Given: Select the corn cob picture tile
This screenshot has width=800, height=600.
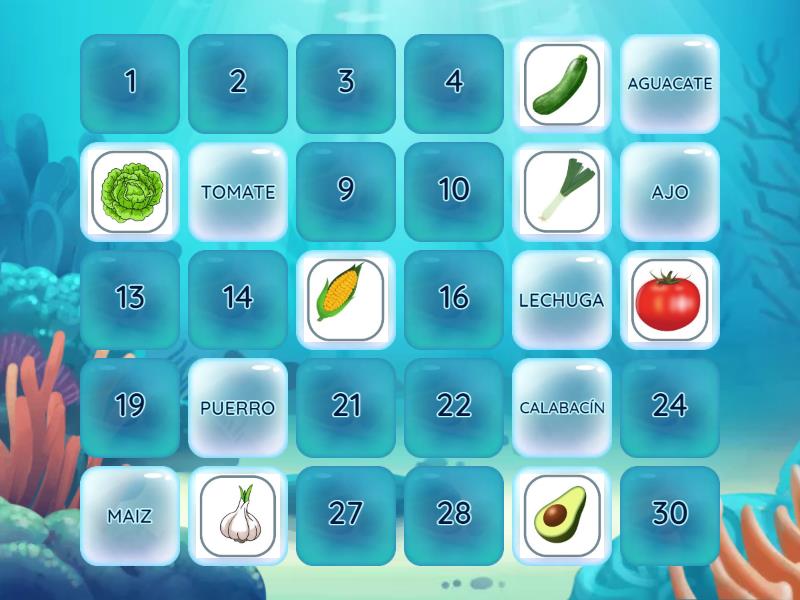Looking at the screenshot, I should click(x=346, y=299).
